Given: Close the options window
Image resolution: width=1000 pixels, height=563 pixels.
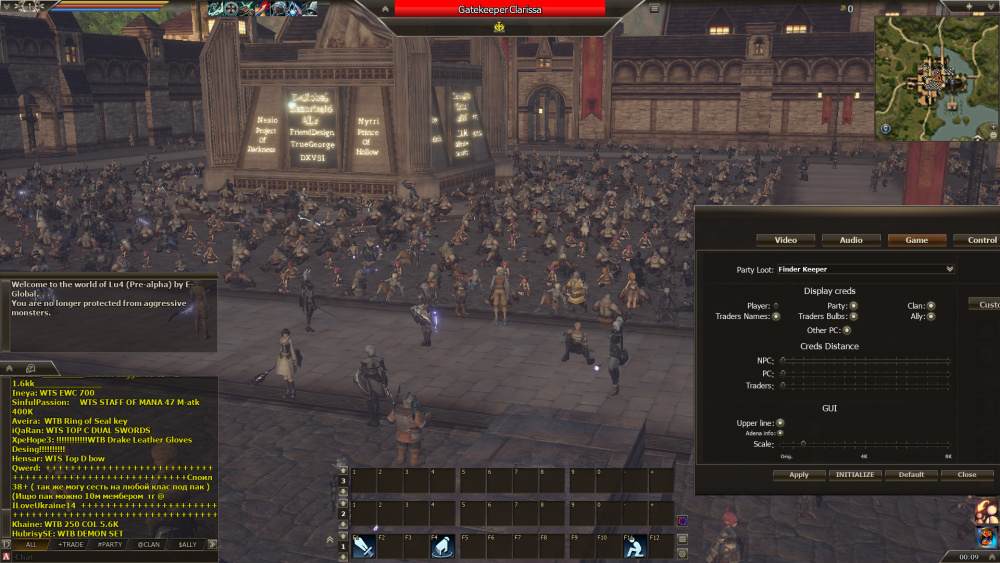Looking at the screenshot, I should pyautogui.click(x=966, y=475).
